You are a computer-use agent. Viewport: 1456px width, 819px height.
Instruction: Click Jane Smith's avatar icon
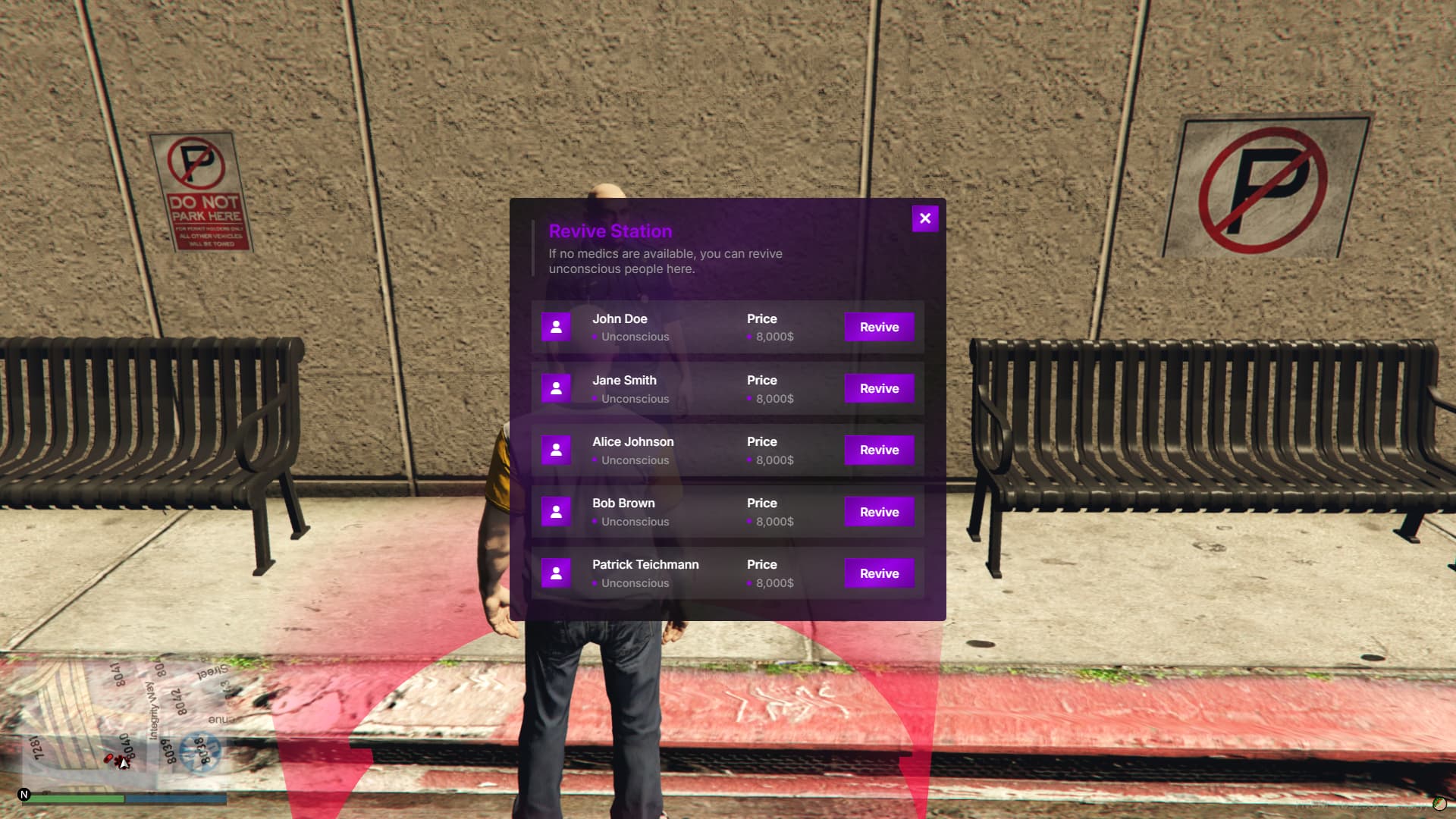pos(556,388)
